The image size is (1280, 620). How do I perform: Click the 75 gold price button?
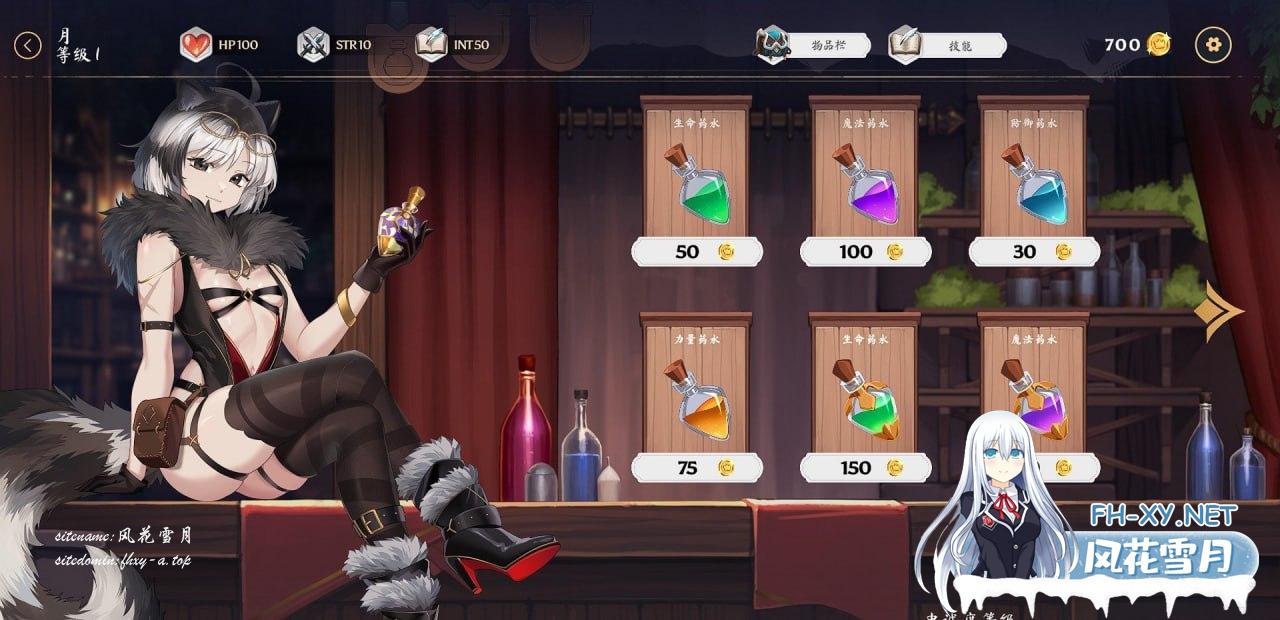tap(696, 467)
